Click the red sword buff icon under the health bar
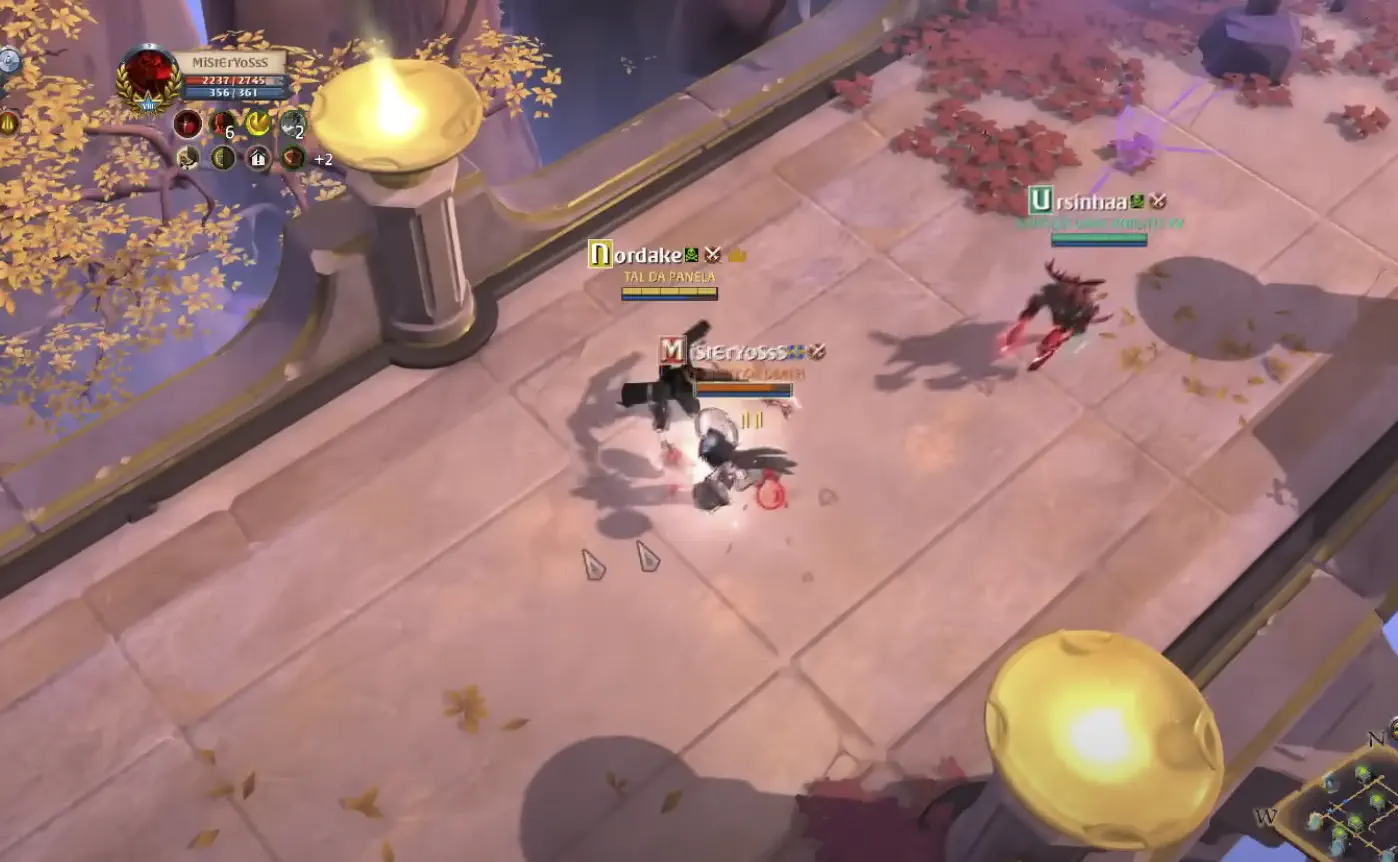1398x862 pixels. pos(188,125)
